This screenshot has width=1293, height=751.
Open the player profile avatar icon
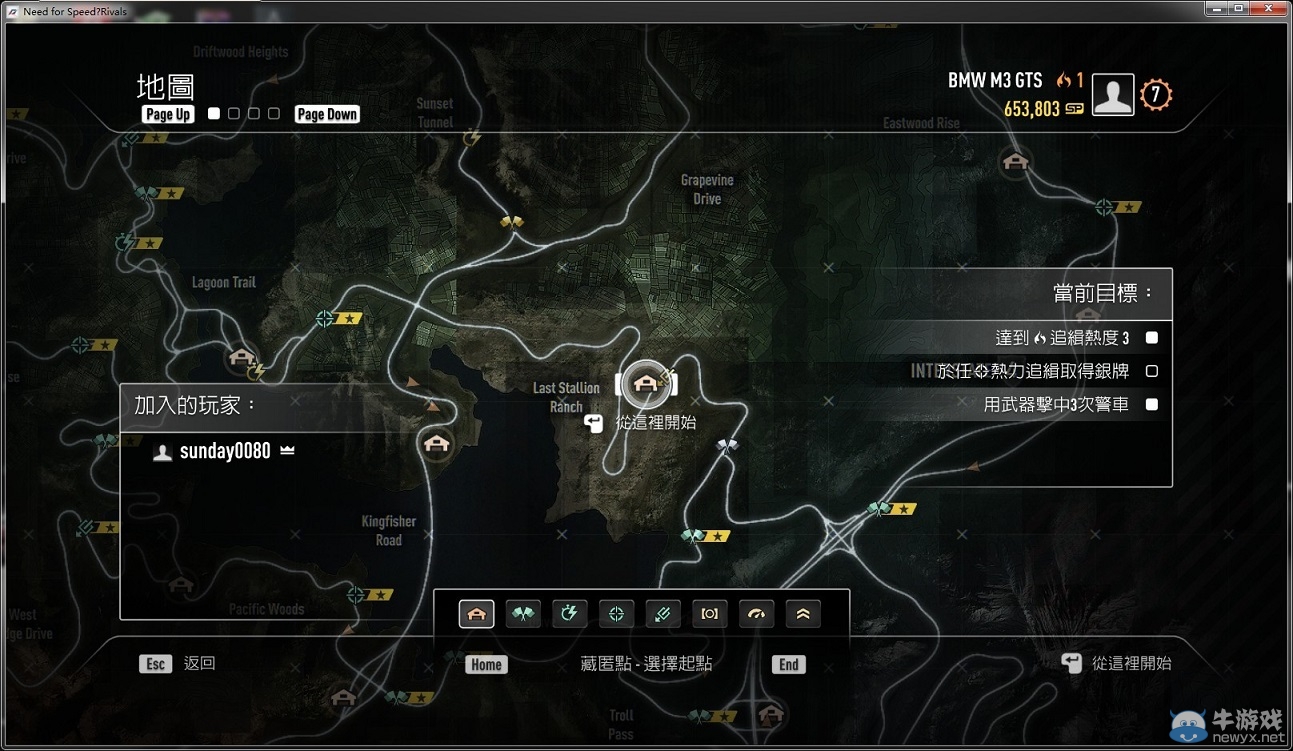coord(1112,95)
